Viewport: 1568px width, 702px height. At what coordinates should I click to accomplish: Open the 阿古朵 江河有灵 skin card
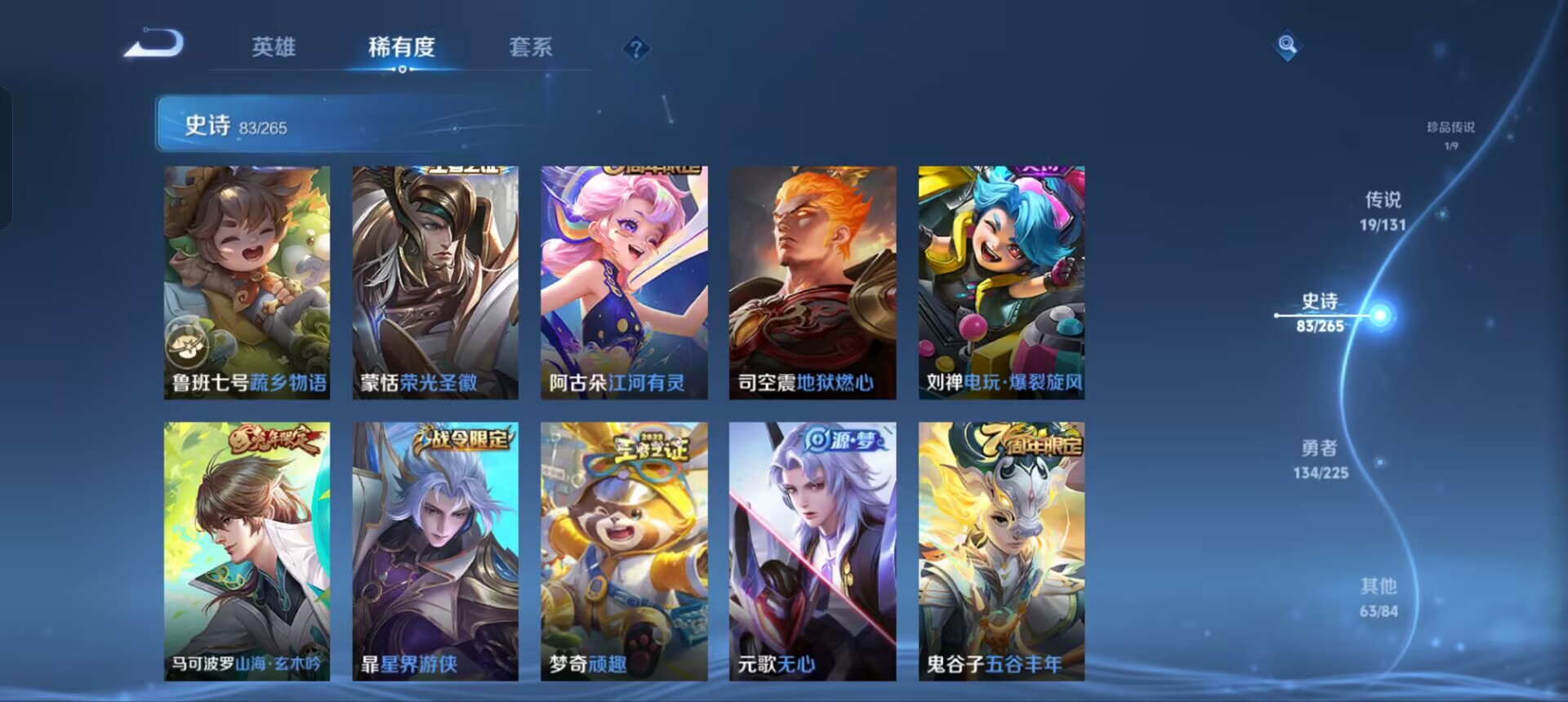pos(624,282)
